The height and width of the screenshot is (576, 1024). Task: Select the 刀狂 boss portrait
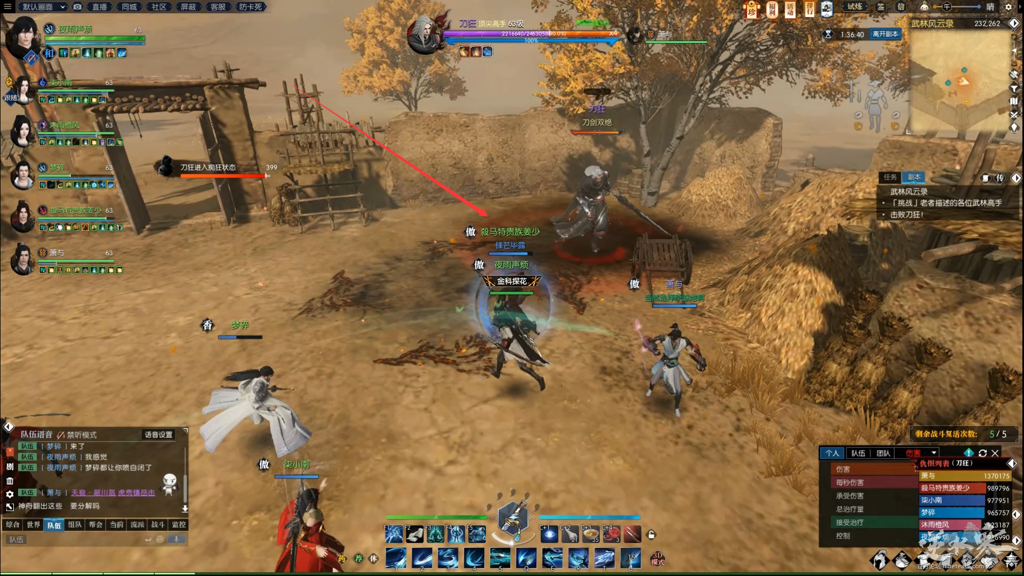pyautogui.click(x=424, y=34)
